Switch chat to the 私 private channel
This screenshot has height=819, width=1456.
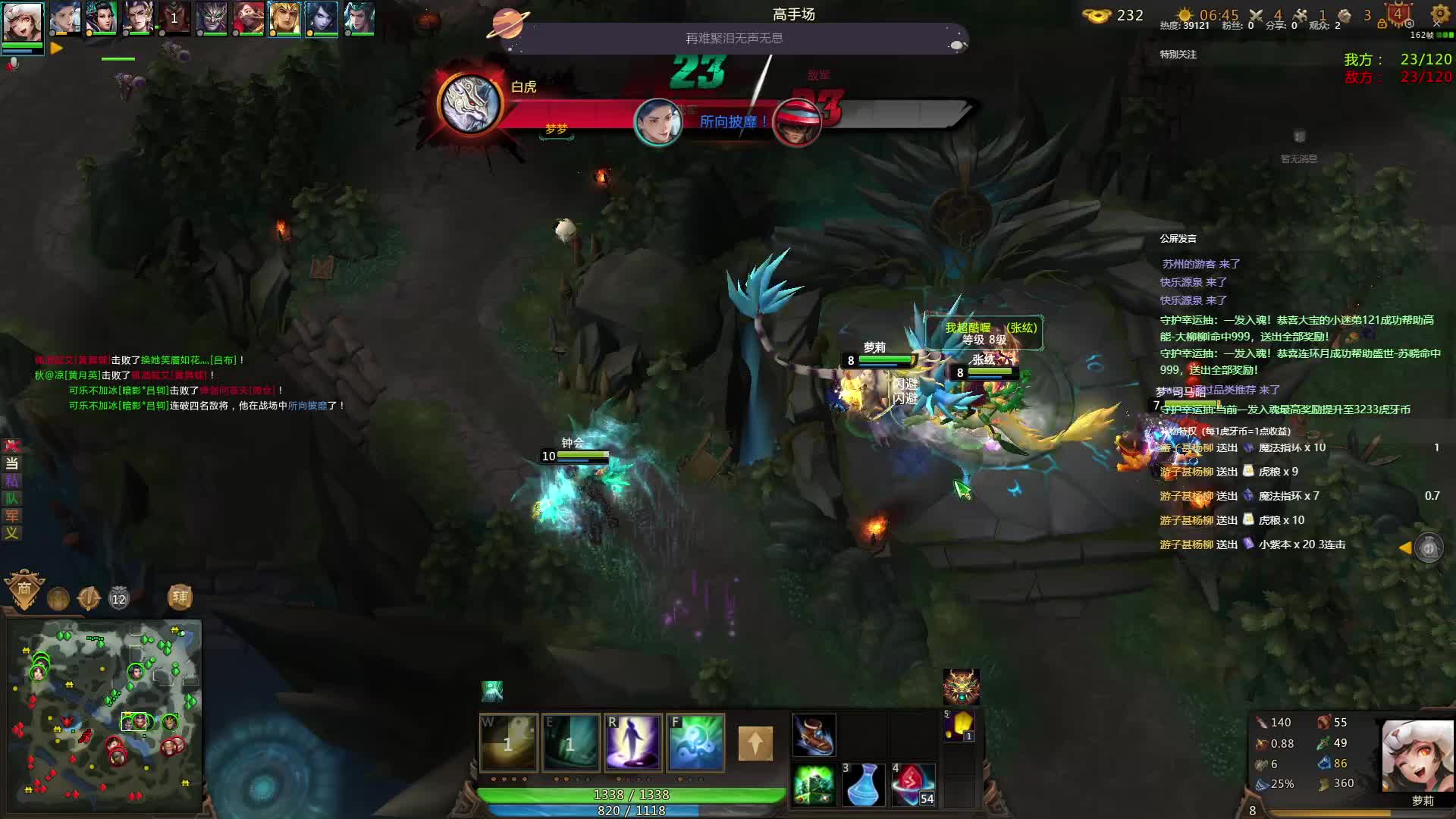point(11,481)
